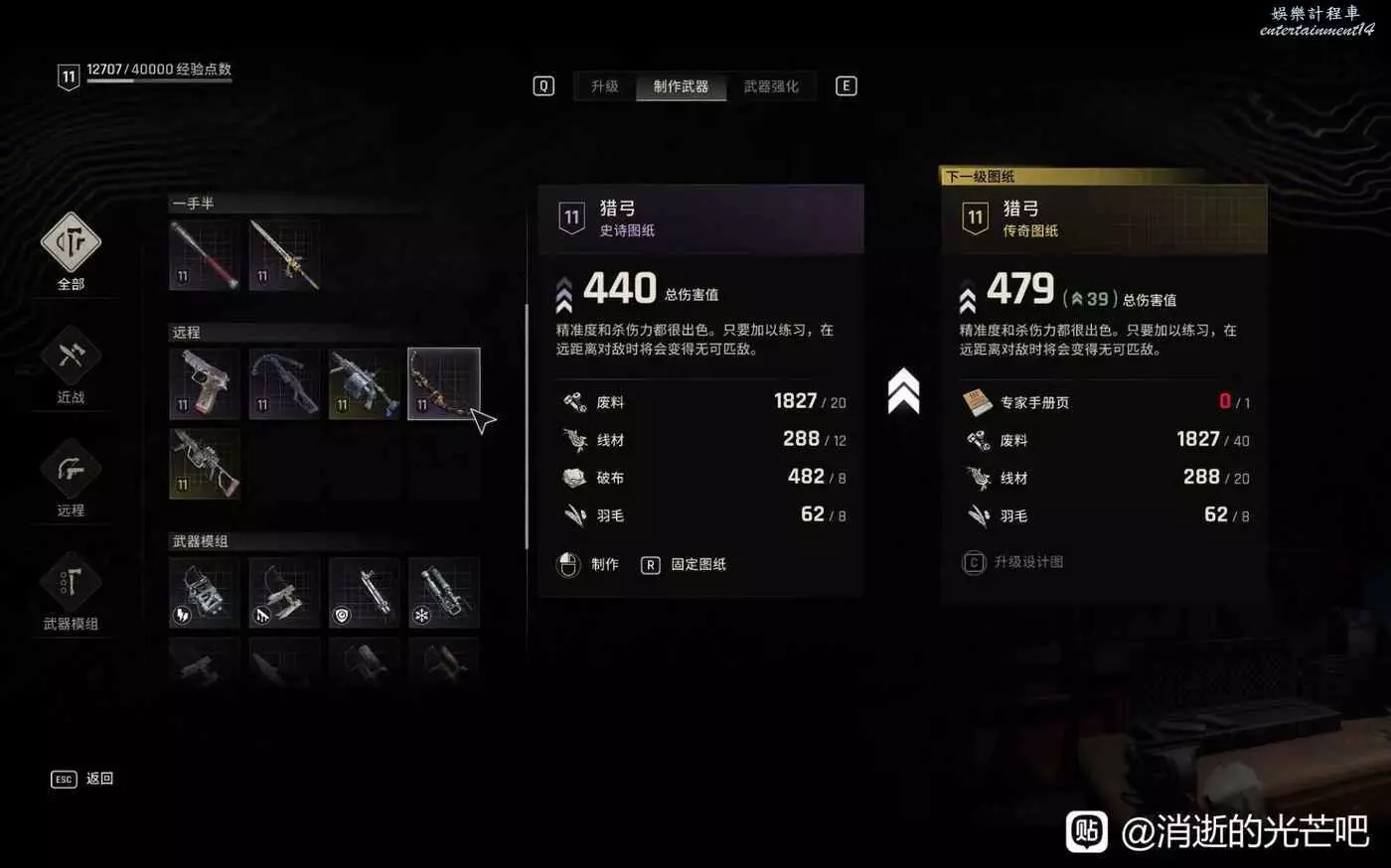Image resolution: width=1391 pixels, height=868 pixels.
Task: Go back using the 返回 button
Action: [x=82, y=779]
